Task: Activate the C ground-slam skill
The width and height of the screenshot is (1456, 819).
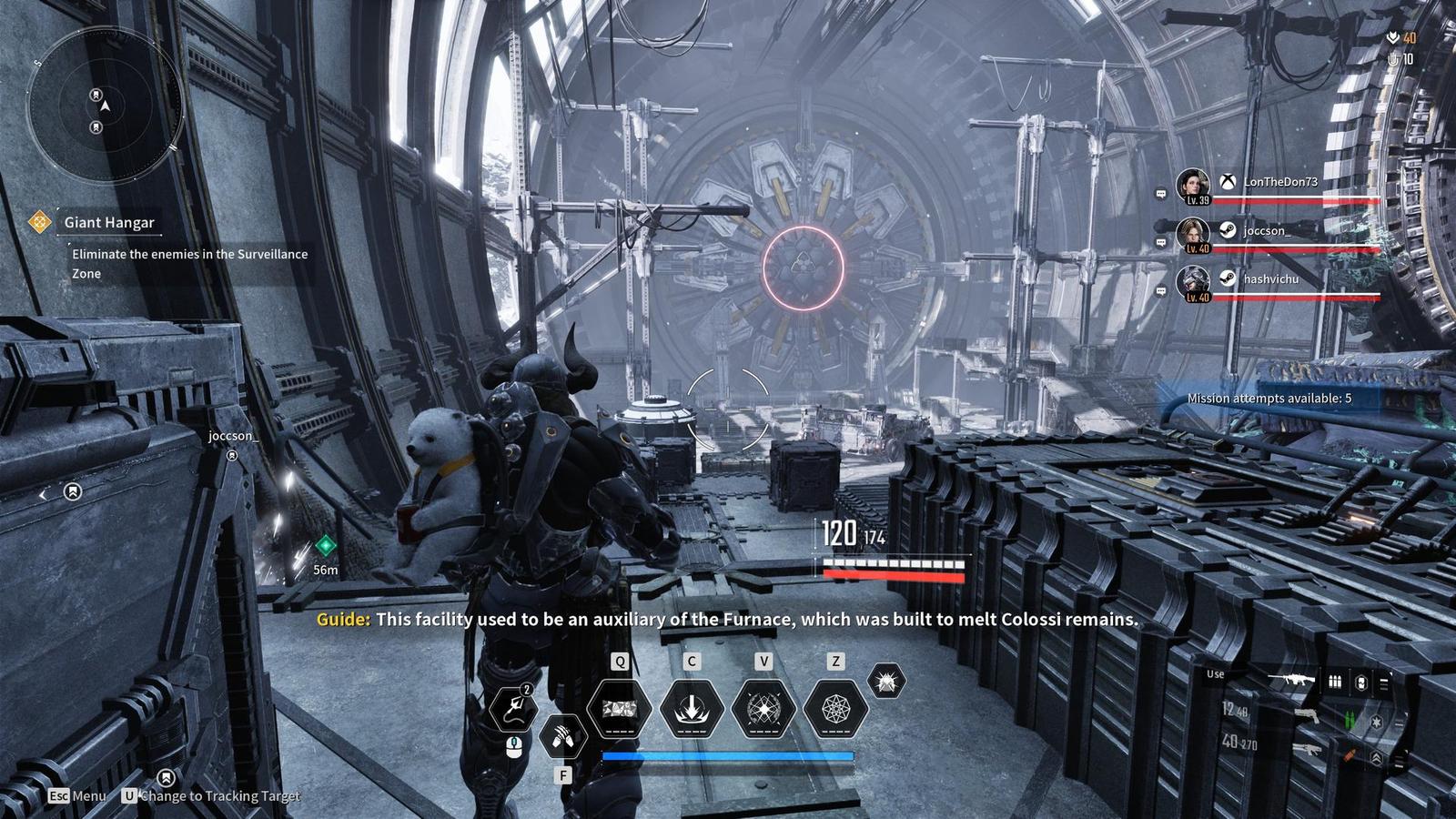Action: (692, 708)
